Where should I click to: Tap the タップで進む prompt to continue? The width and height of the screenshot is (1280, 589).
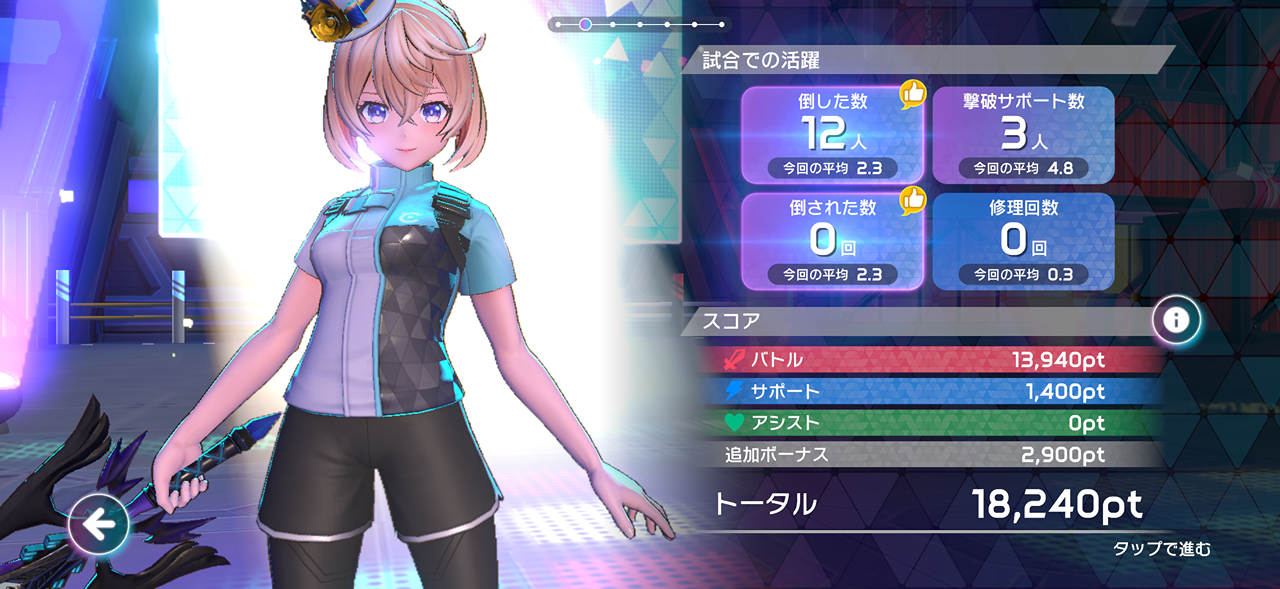tap(1161, 549)
